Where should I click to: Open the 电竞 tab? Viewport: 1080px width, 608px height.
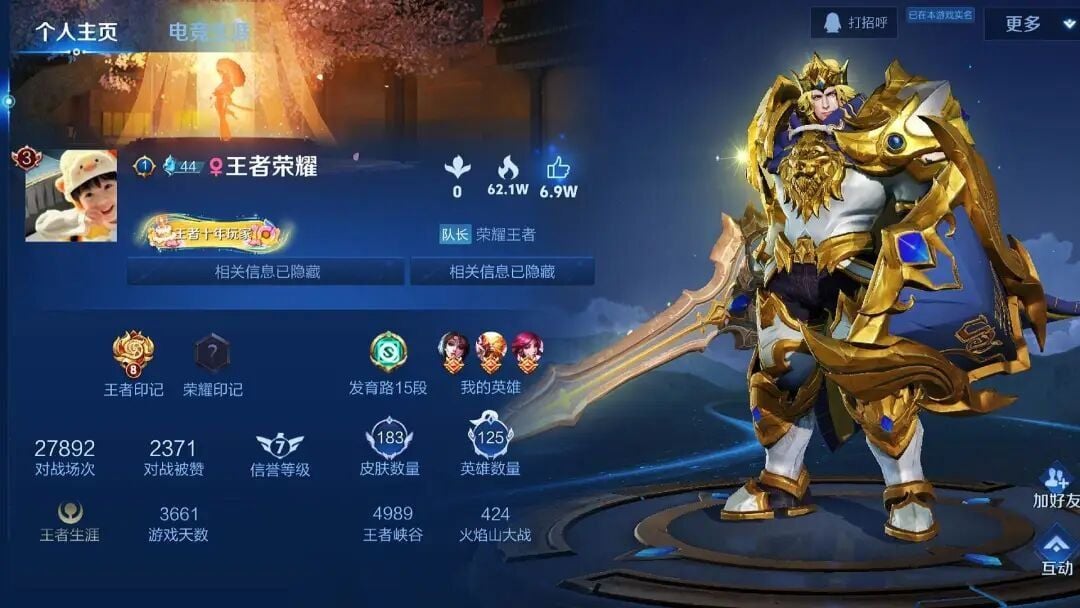click(x=208, y=32)
